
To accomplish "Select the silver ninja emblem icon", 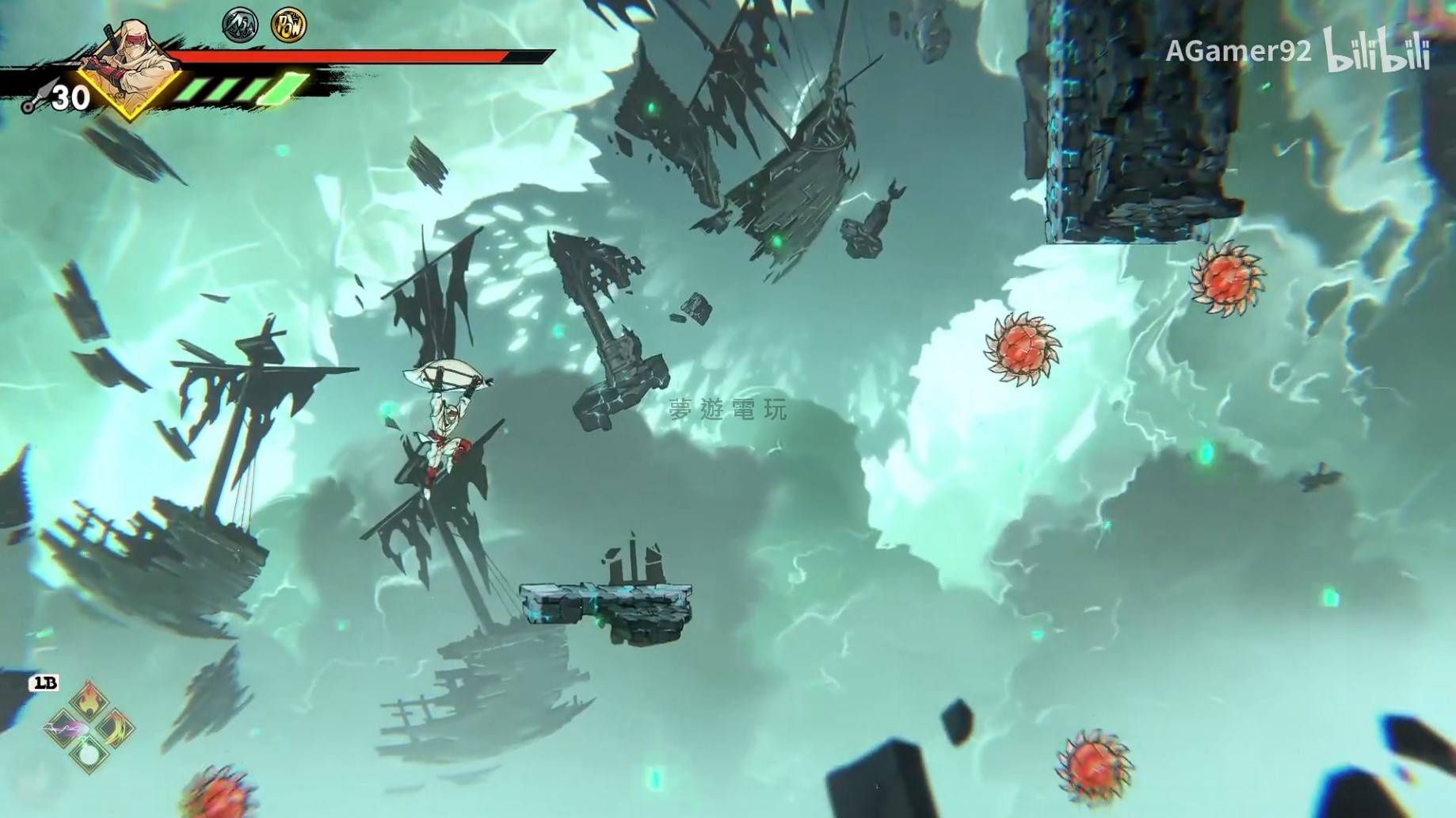I will tap(240, 26).
